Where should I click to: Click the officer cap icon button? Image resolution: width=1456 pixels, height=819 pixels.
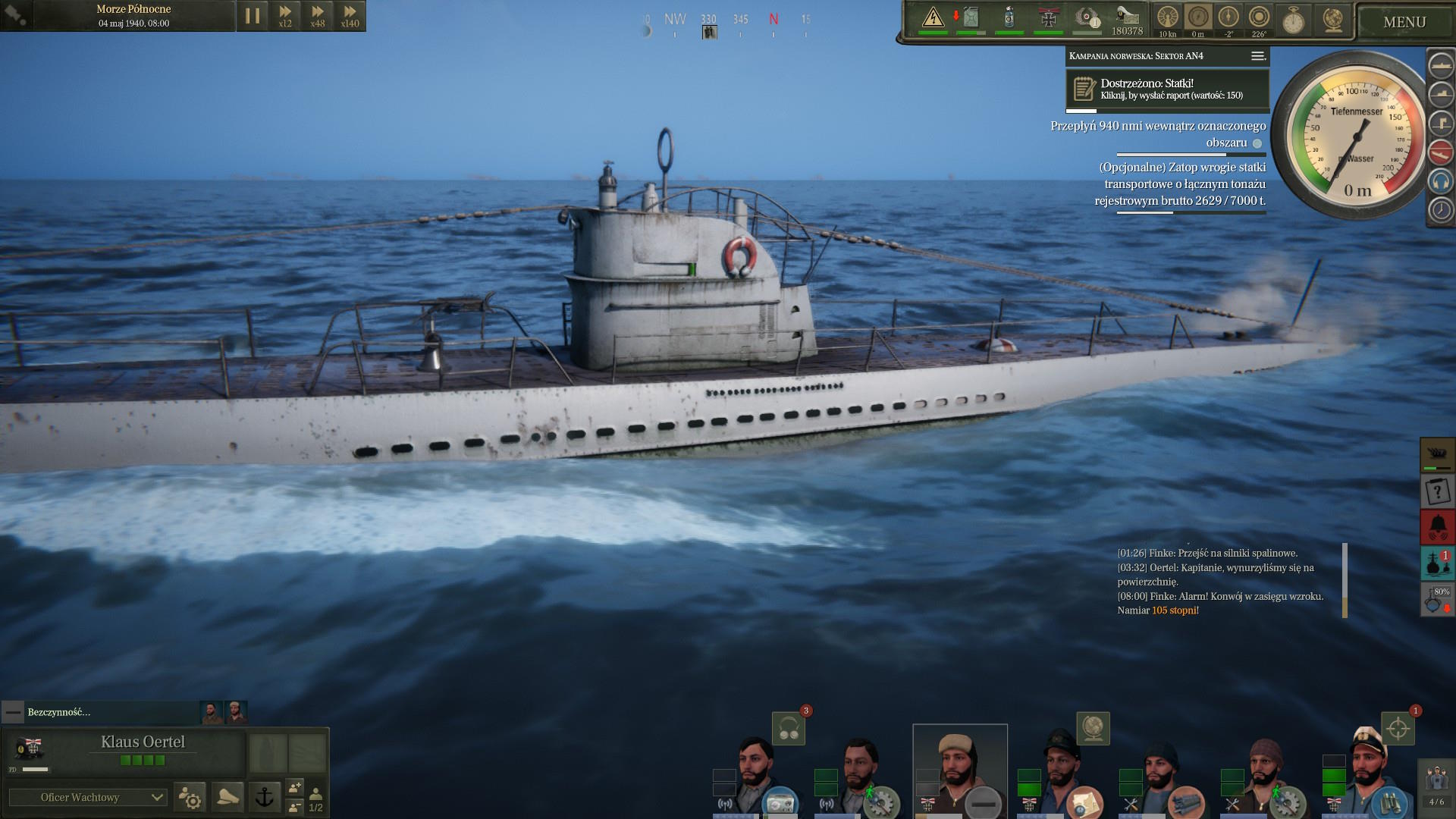pyautogui.click(x=227, y=797)
